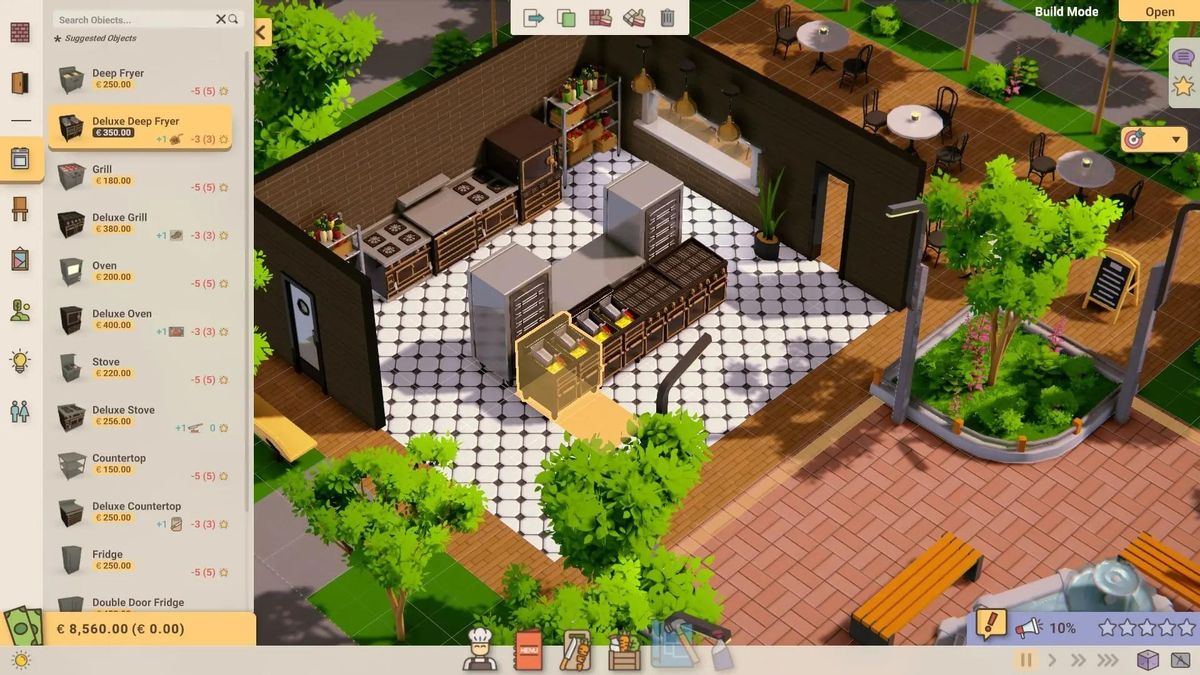Switch to the chair furniture category
The height and width of the screenshot is (675, 1200).
20,209
